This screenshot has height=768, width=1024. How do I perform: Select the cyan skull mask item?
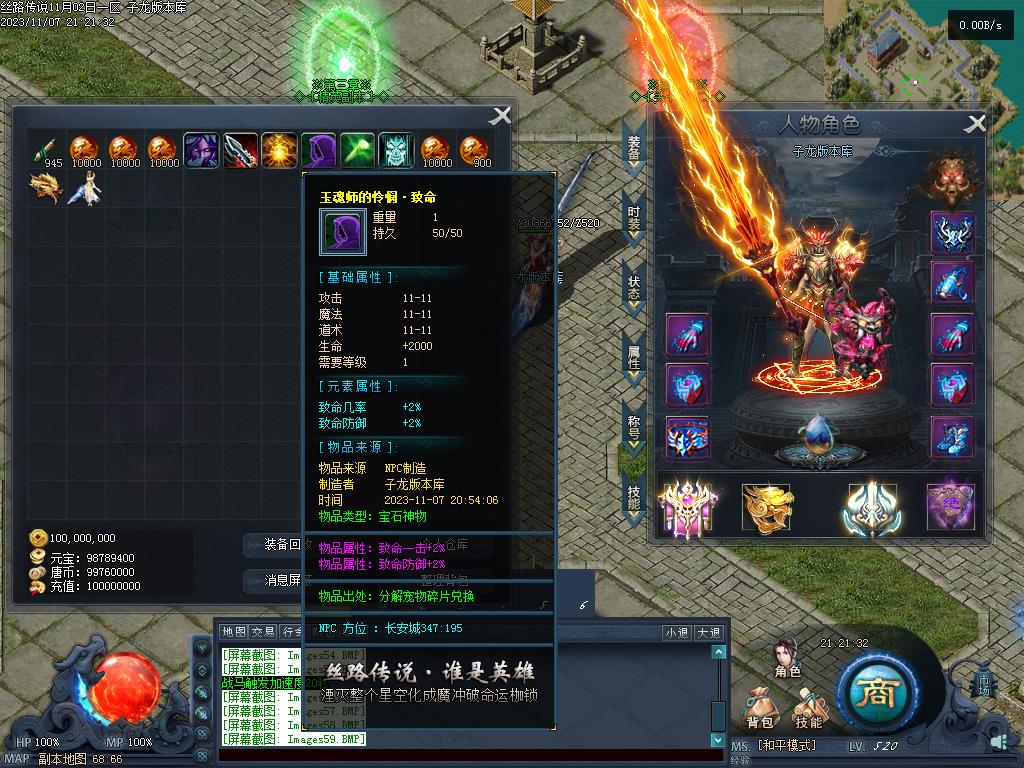[x=397, y=151]
